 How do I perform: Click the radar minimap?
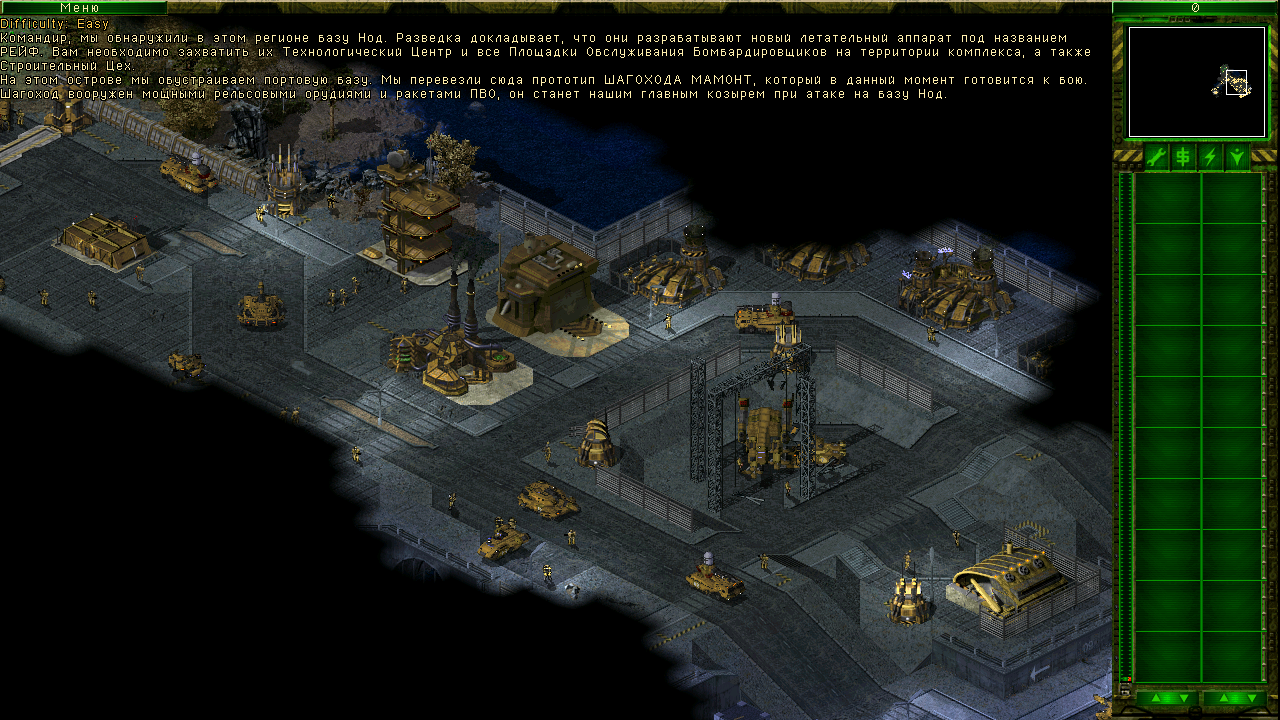[1196, 82]
